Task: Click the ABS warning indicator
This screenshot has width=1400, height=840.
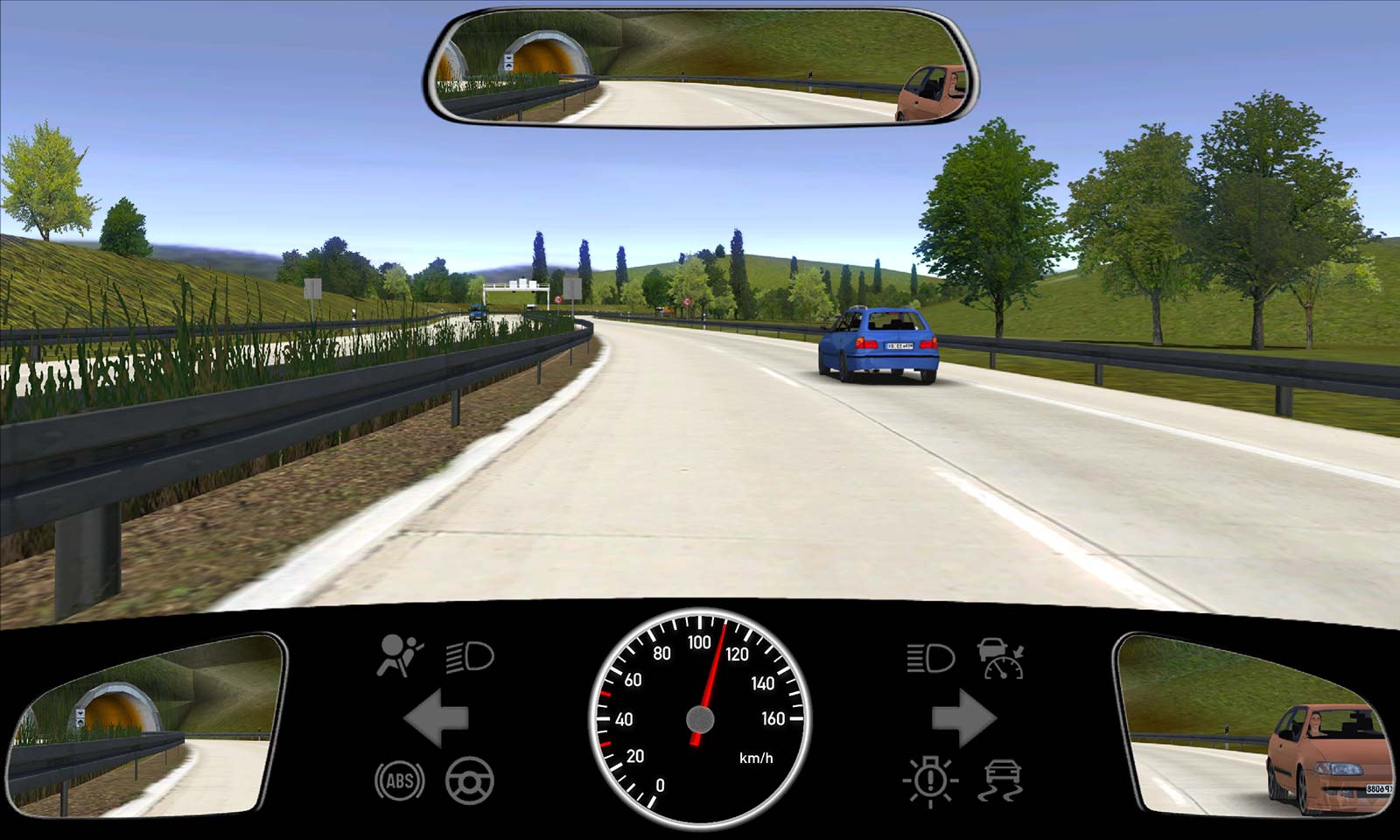Action: tap(399, 780)
